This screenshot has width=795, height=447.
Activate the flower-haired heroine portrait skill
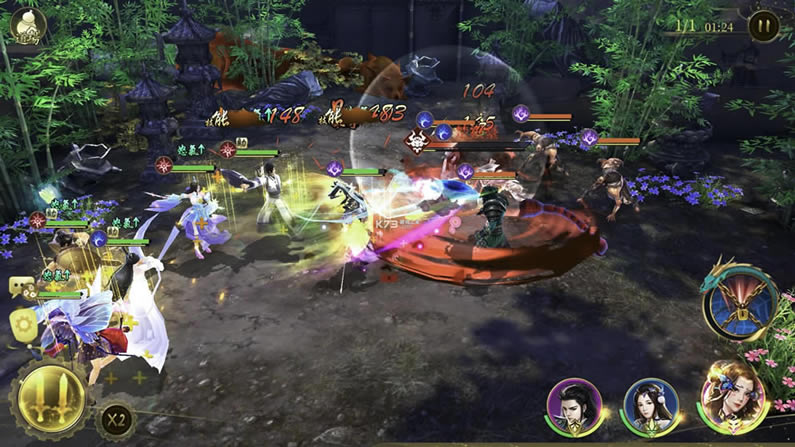coord(733,398)
